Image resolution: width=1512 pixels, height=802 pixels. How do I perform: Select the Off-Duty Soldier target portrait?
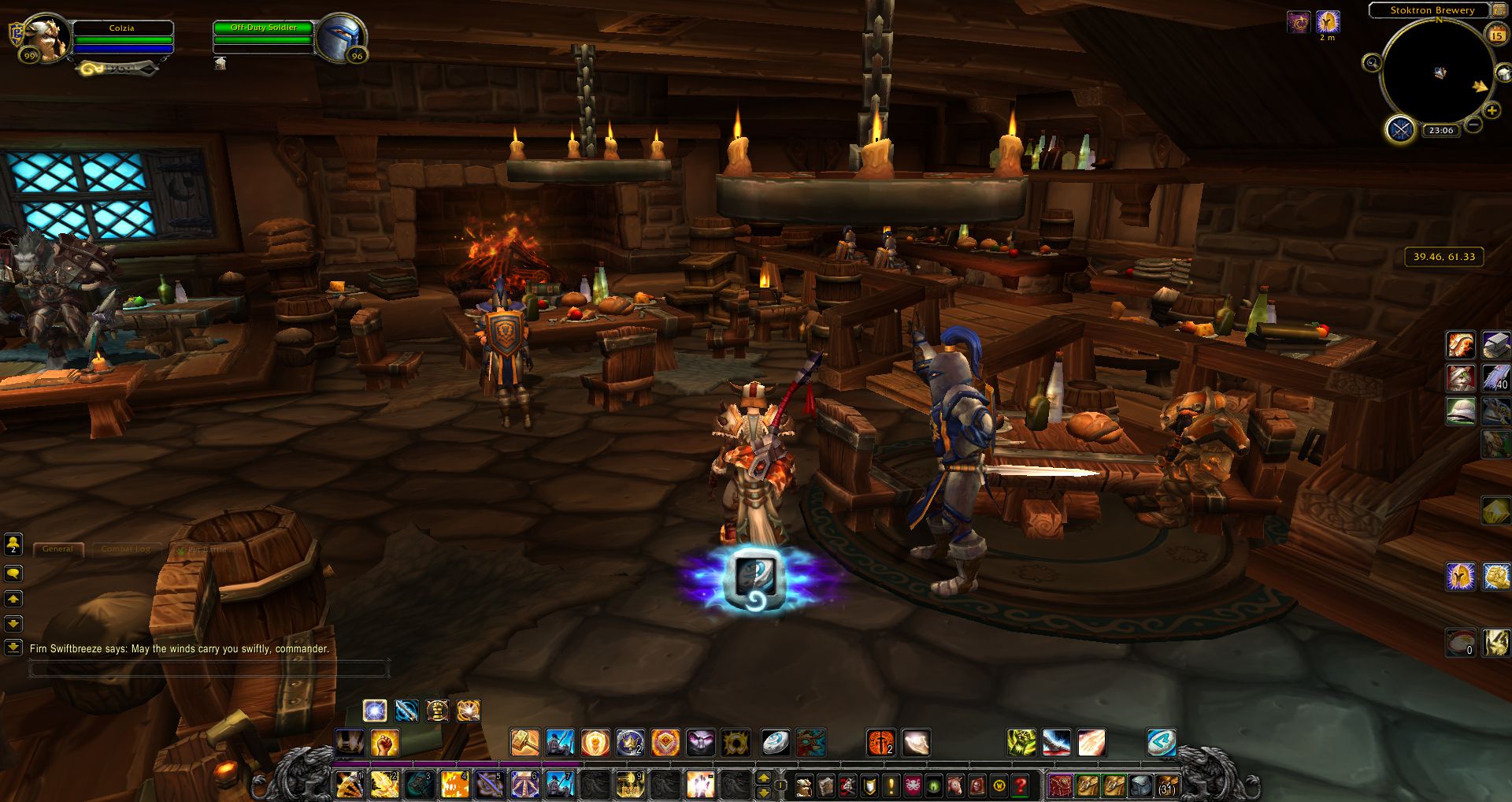pos(342,38)
